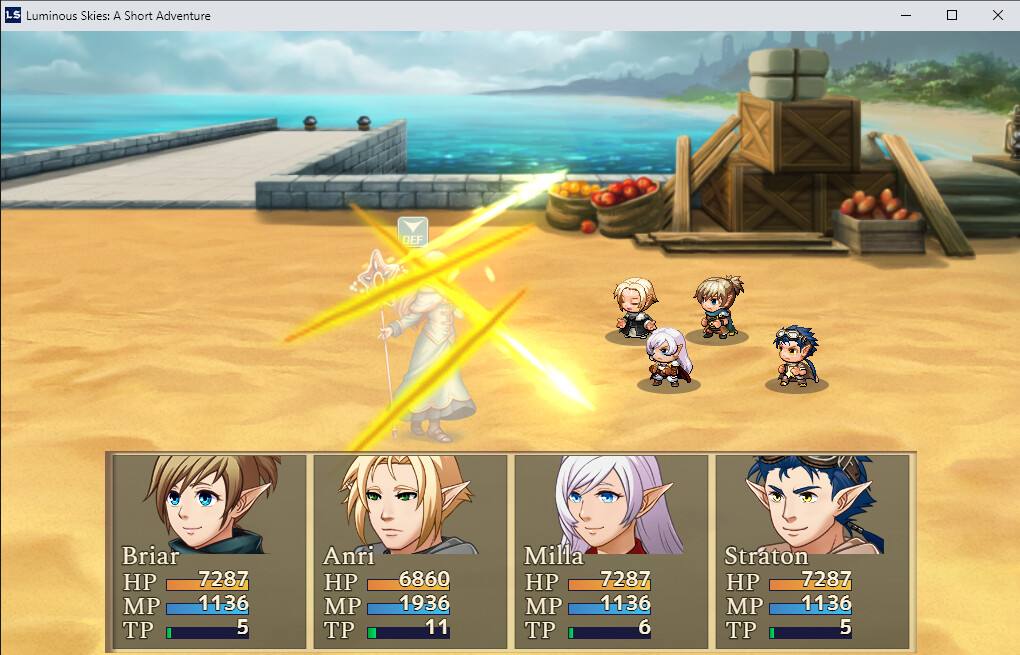Pick Milla's party status panel
The height and width of the screenshot is (655, 1020).
(x=611, y=551)
